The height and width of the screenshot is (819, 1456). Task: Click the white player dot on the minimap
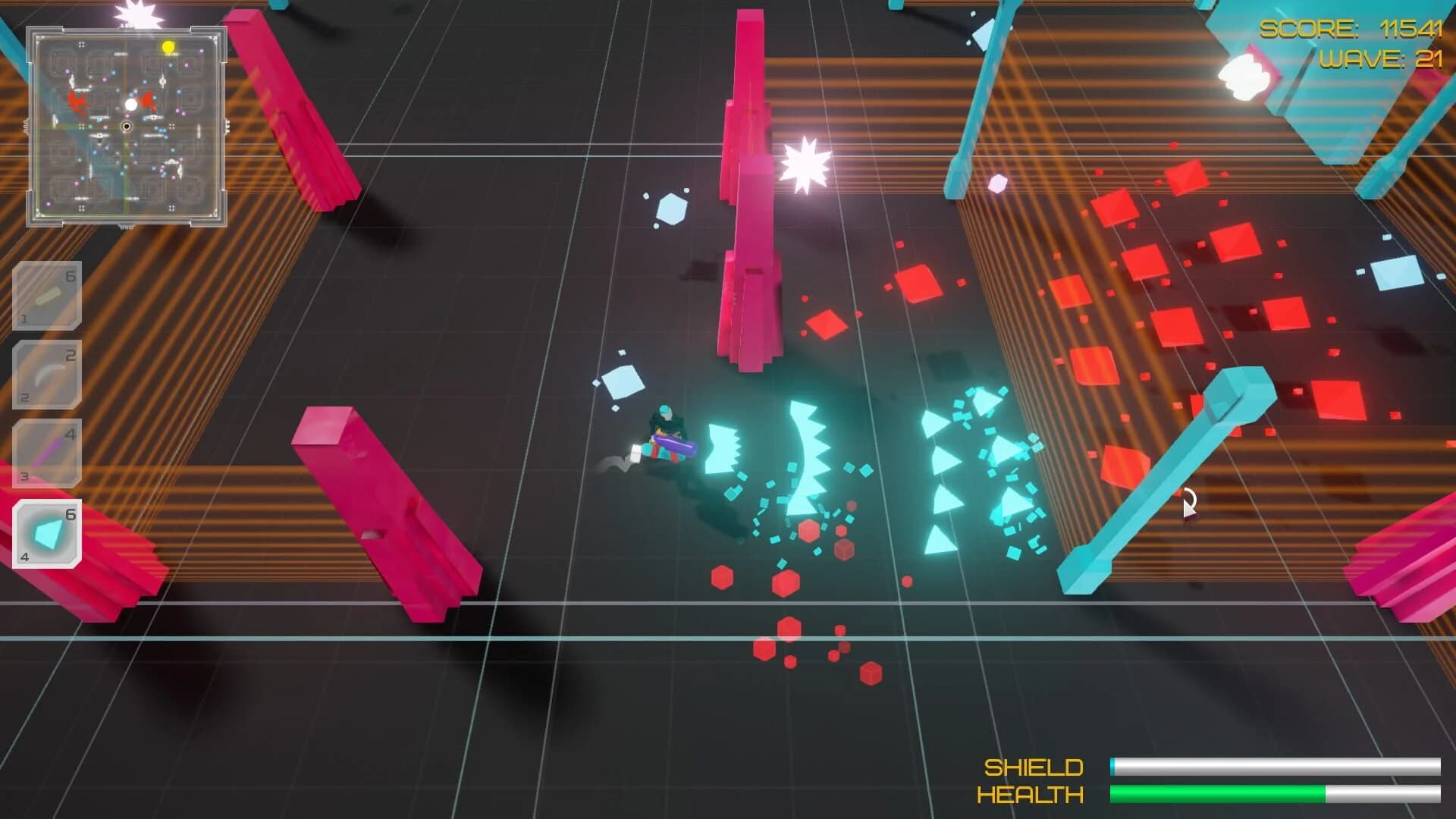coord(130,104)
